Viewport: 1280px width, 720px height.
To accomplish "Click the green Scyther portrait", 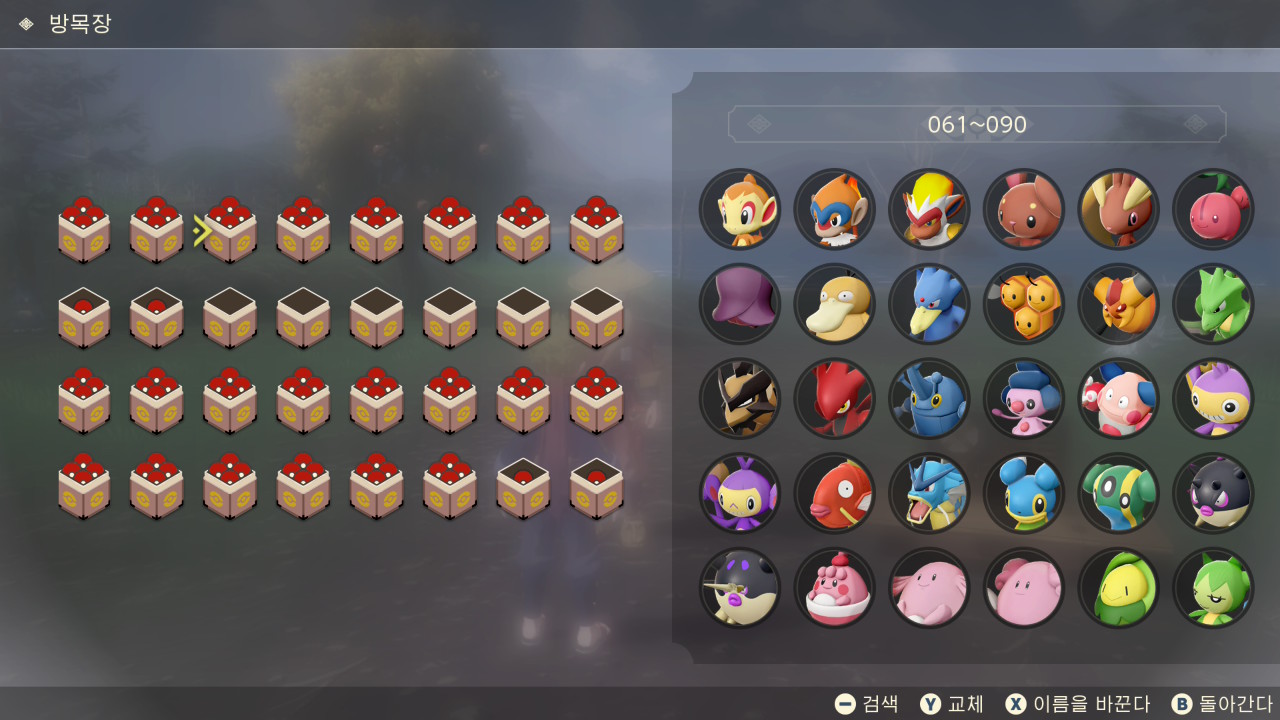I will [x=1213, y=304].
